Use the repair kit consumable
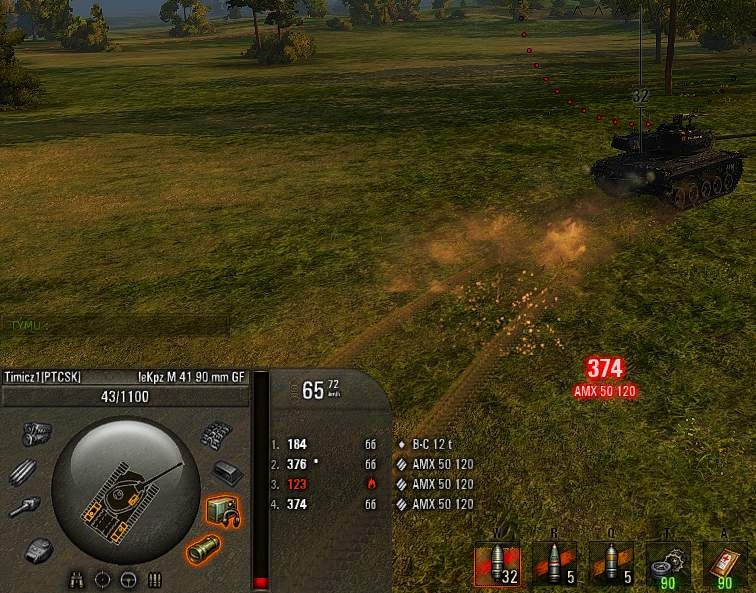 pyautogui.click(x=668, y=563)
